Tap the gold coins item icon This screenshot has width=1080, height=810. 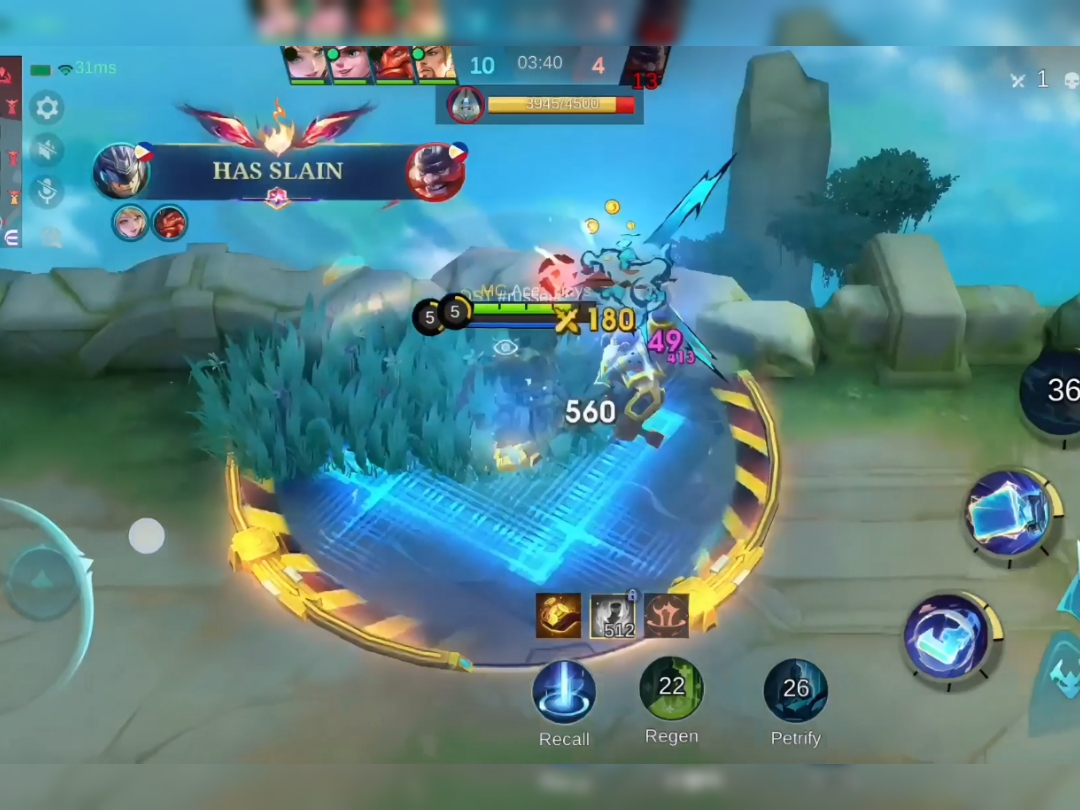tap(558, 616)
